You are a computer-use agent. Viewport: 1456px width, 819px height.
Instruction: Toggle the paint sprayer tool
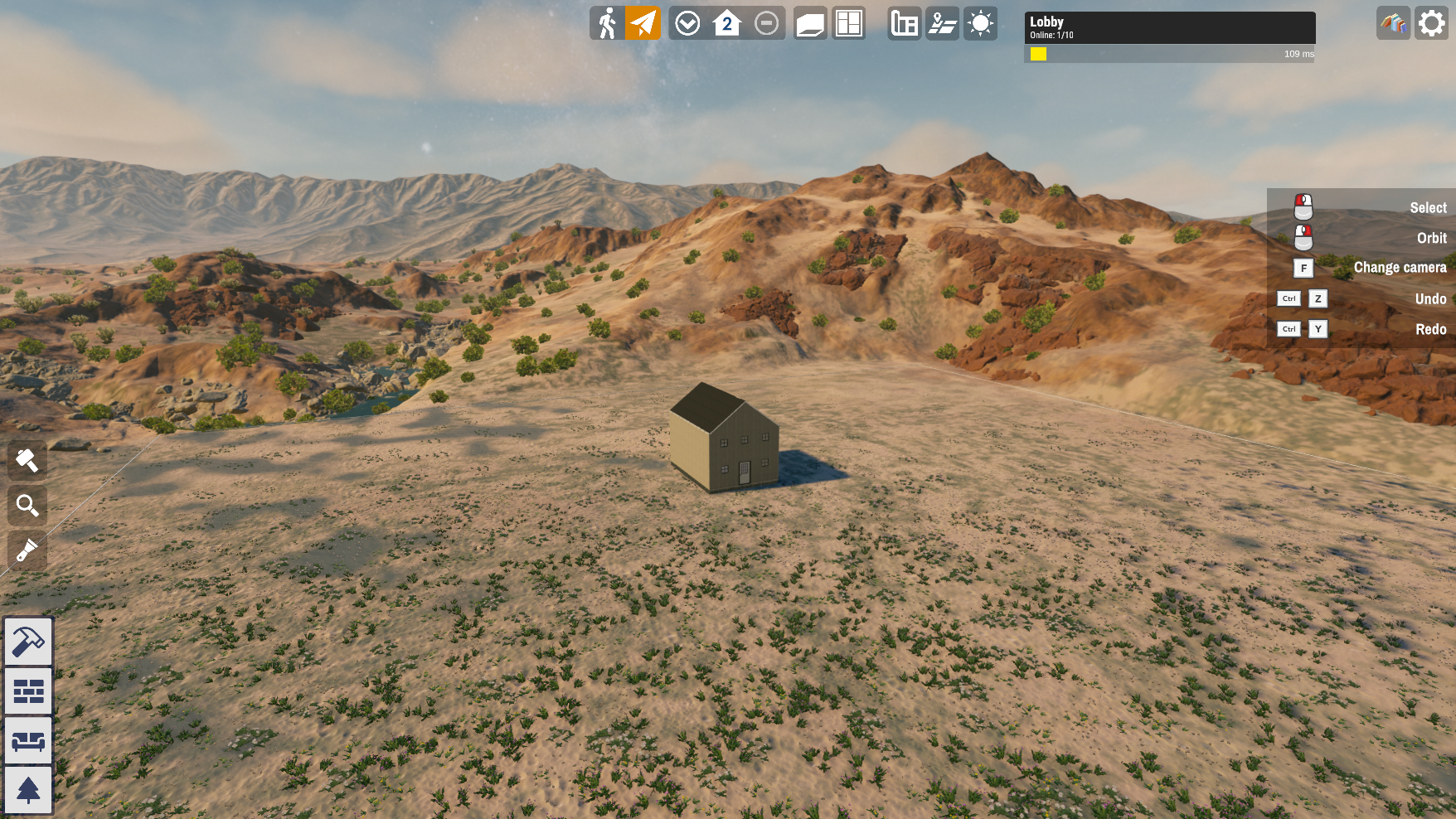(27, 550)
